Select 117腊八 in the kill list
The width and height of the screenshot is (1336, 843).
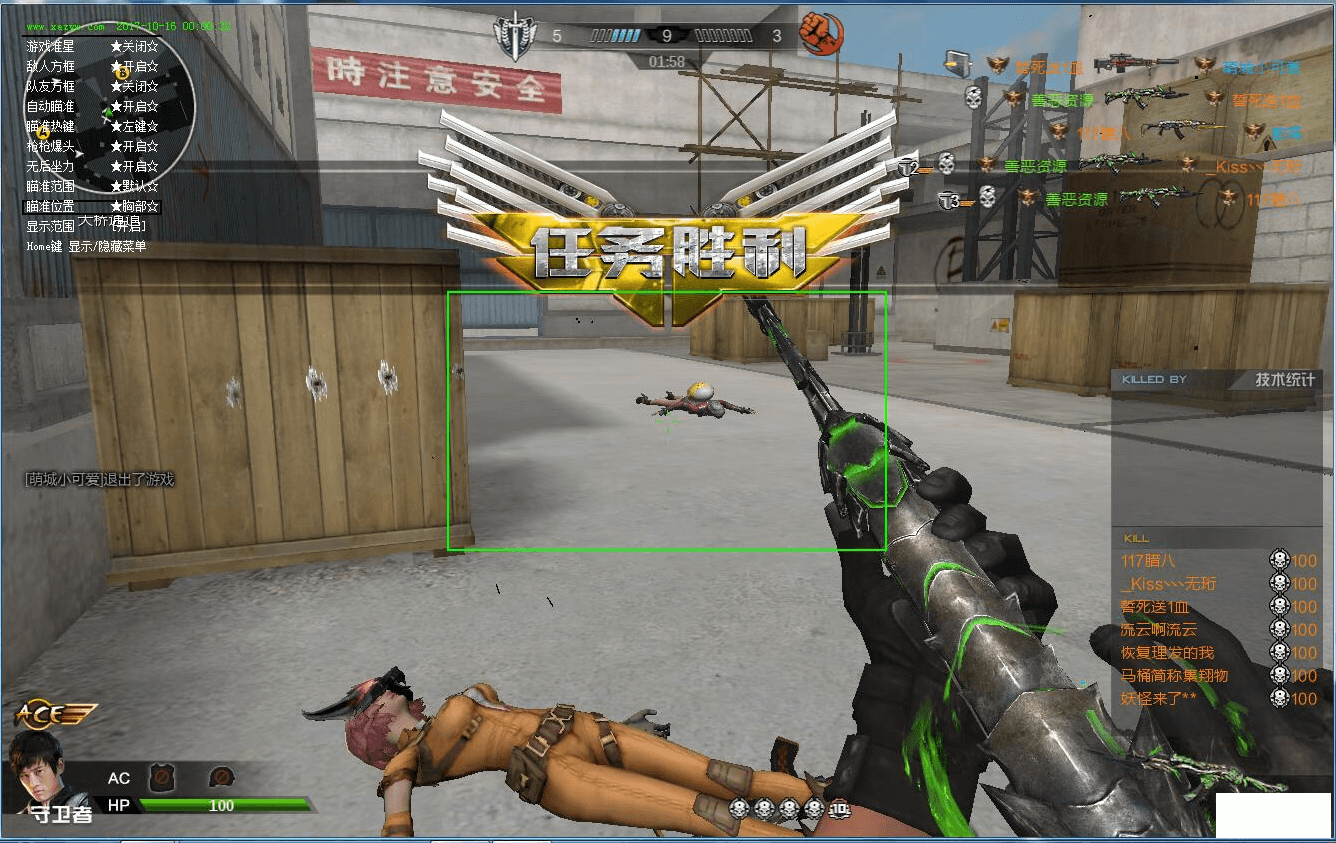[x=1148, y=561]
